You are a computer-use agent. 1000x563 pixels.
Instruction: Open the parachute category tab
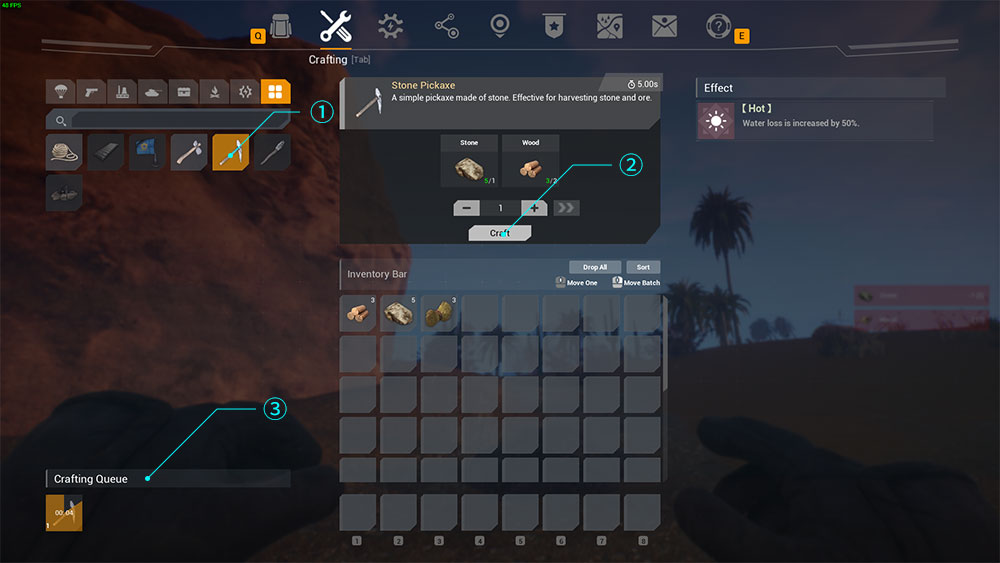coord(60,93)
